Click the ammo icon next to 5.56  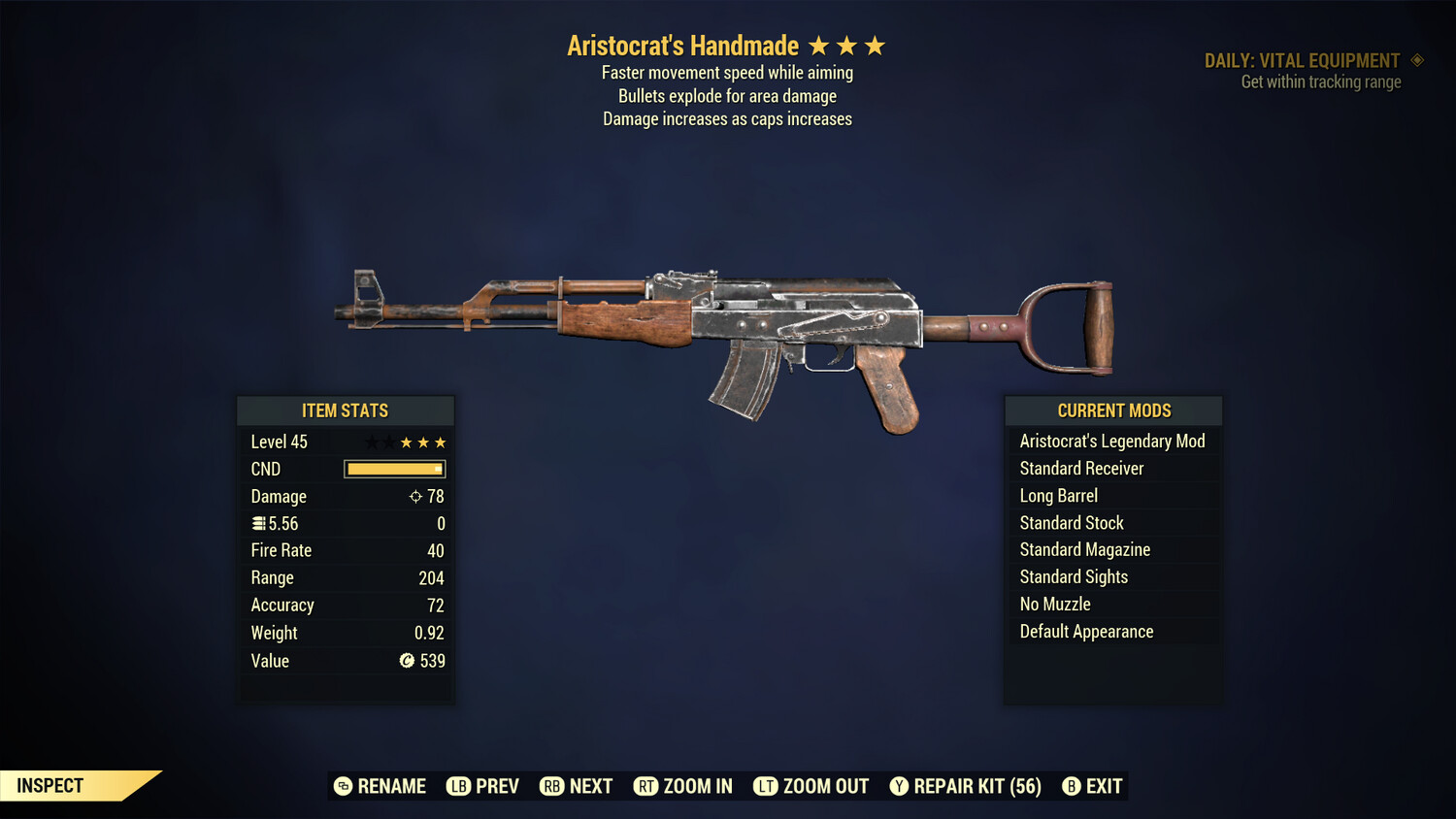259,522
